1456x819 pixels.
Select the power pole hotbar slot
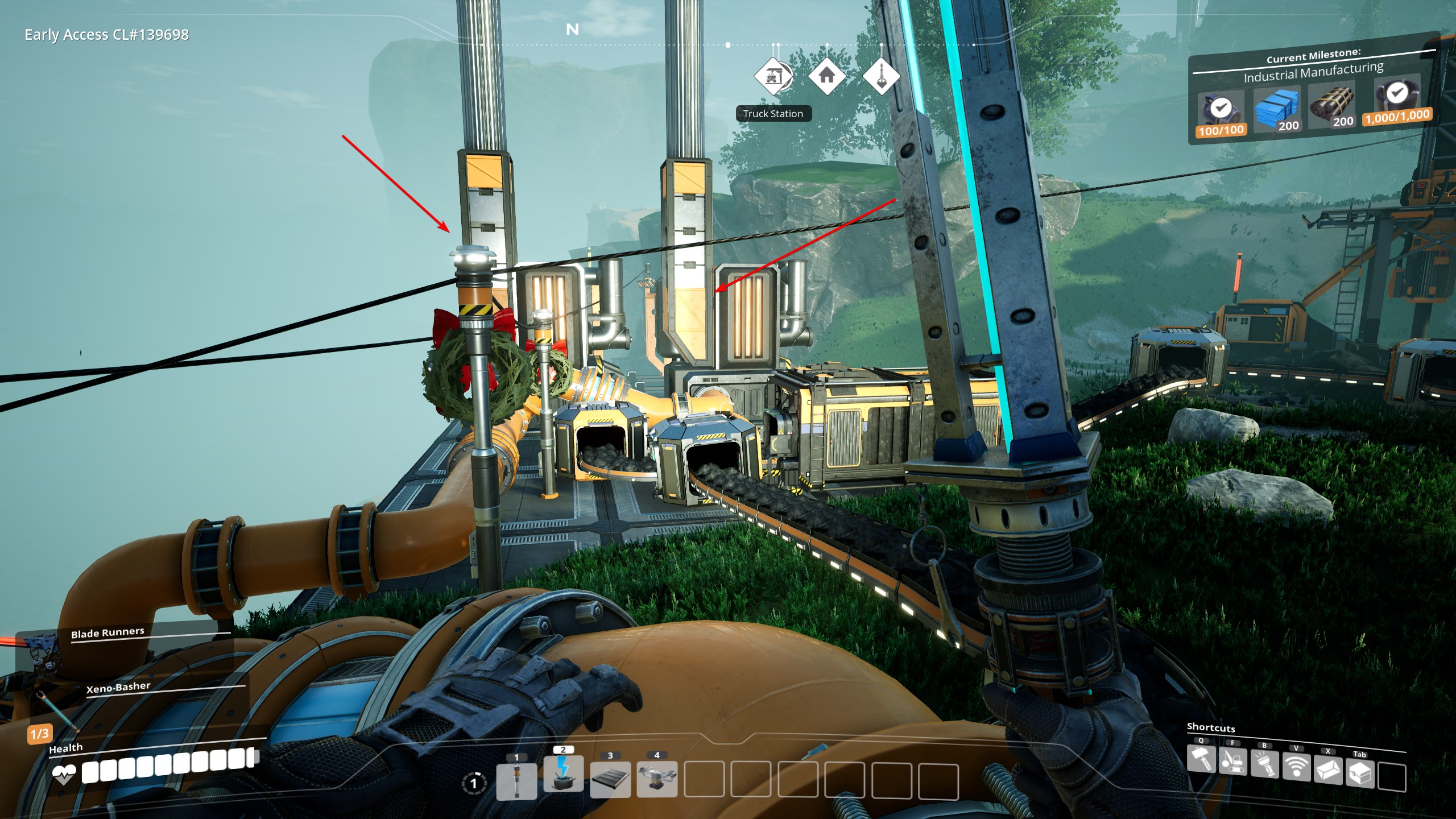[516, 780]
